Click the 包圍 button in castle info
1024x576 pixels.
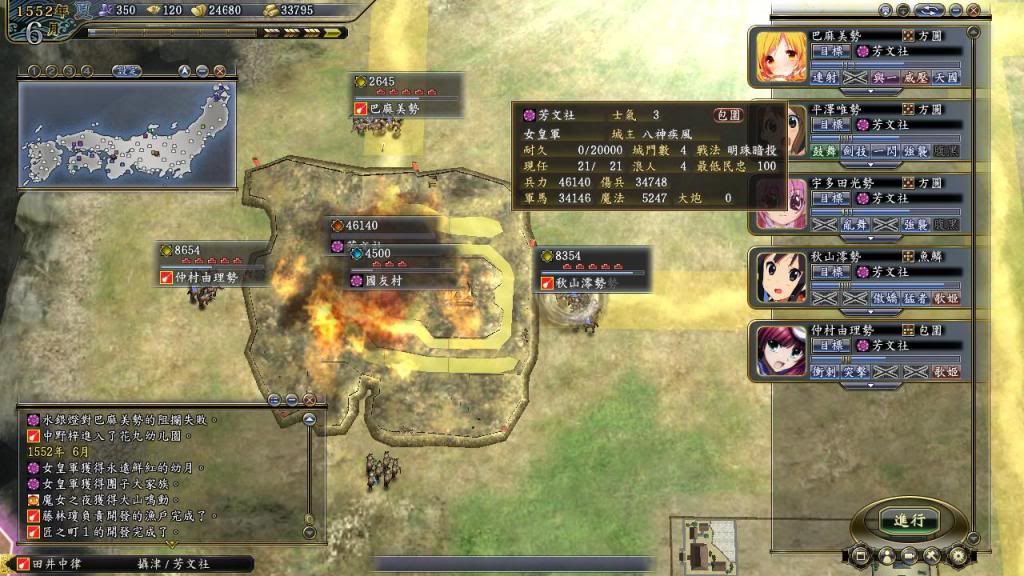729,116
